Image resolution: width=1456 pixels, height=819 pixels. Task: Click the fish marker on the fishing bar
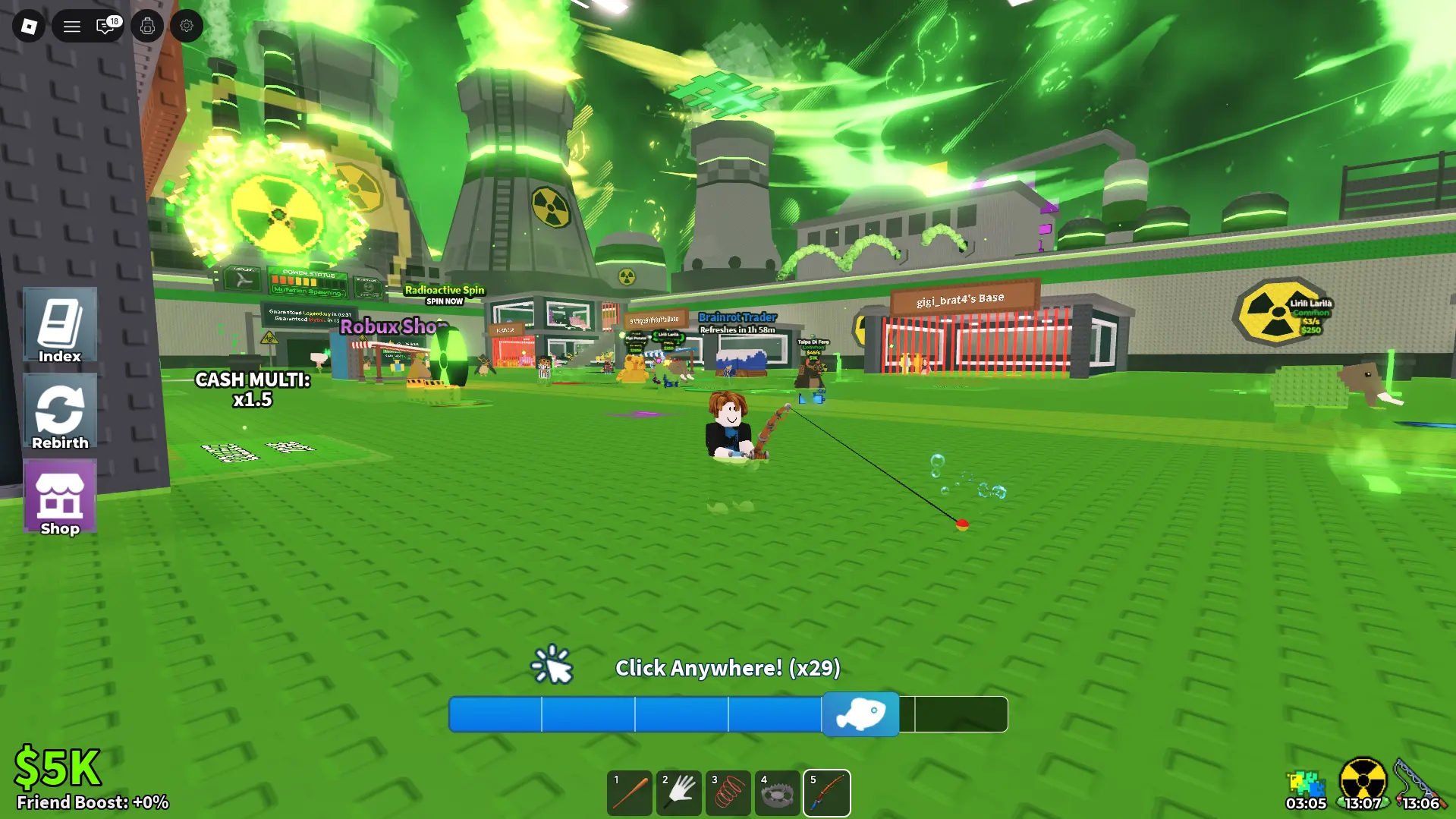click(862, 713)
